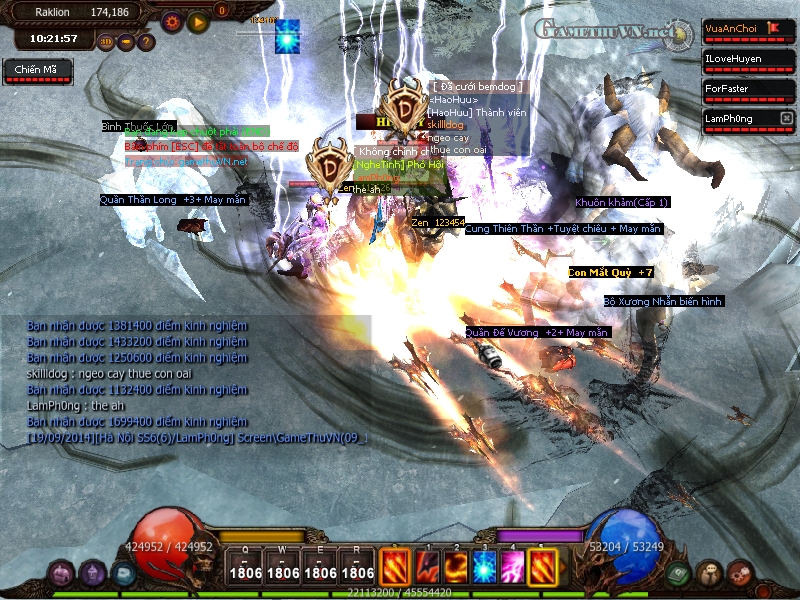800x600 pixels.
Task: Open the gear settings button
Action: [171, 20]
